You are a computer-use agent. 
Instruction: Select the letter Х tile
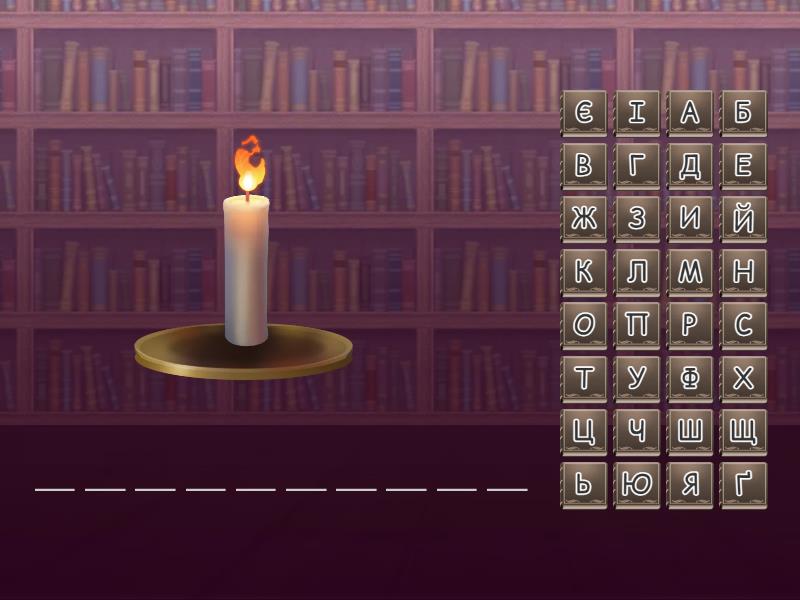pyautogui.click(x=743, y=378)
